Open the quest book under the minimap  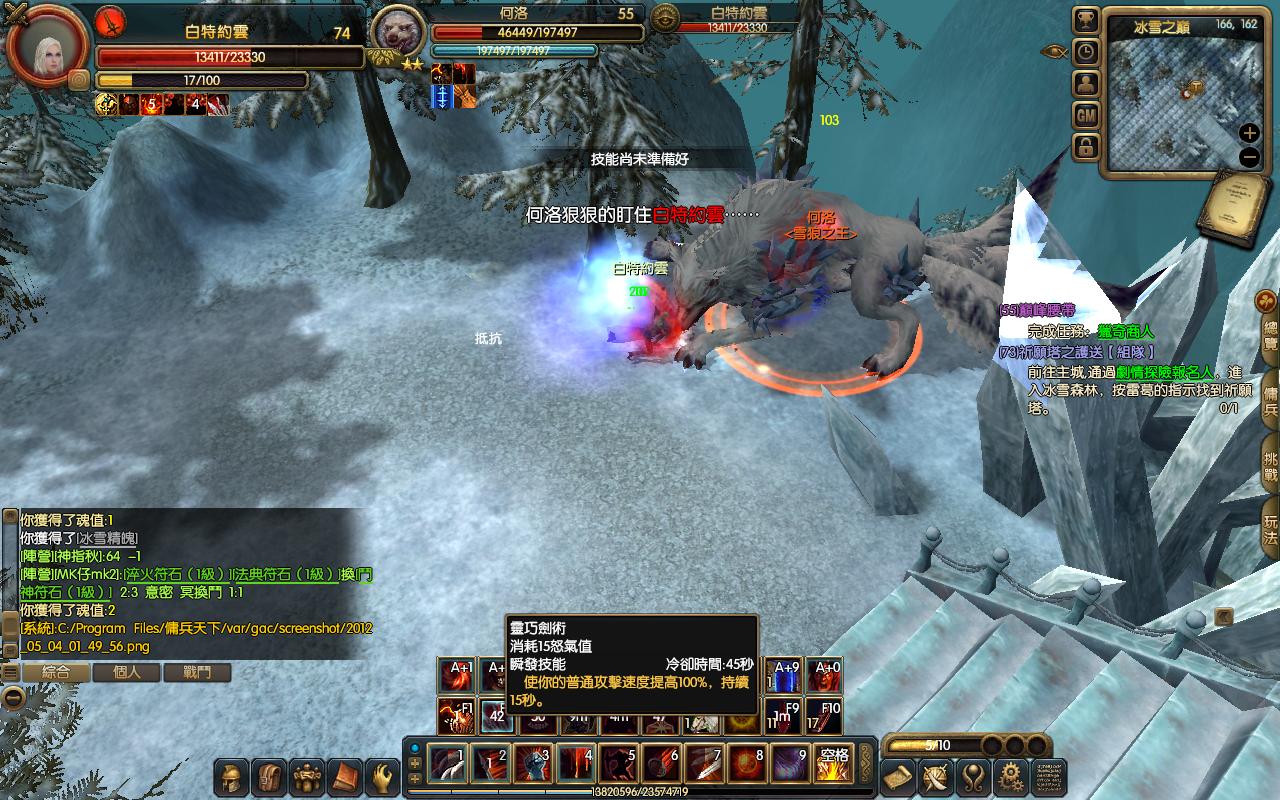(x=1233, y=206)
